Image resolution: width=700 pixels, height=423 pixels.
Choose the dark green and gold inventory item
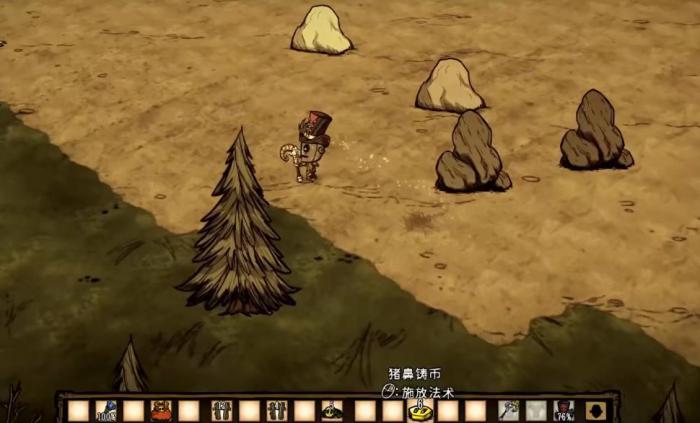coord(332,410)
